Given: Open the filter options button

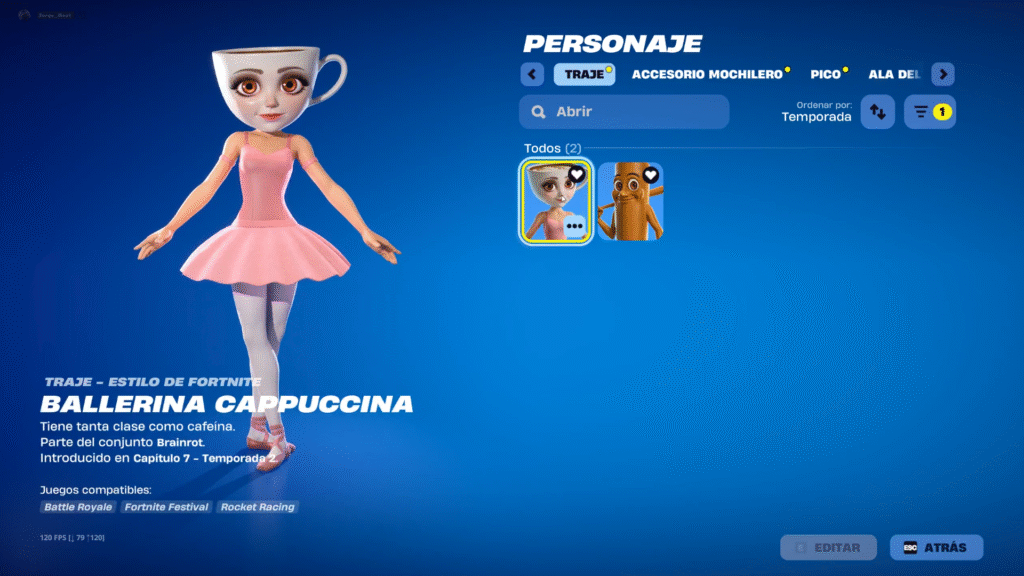Looking at the screenshot, I should pos(929,112).
